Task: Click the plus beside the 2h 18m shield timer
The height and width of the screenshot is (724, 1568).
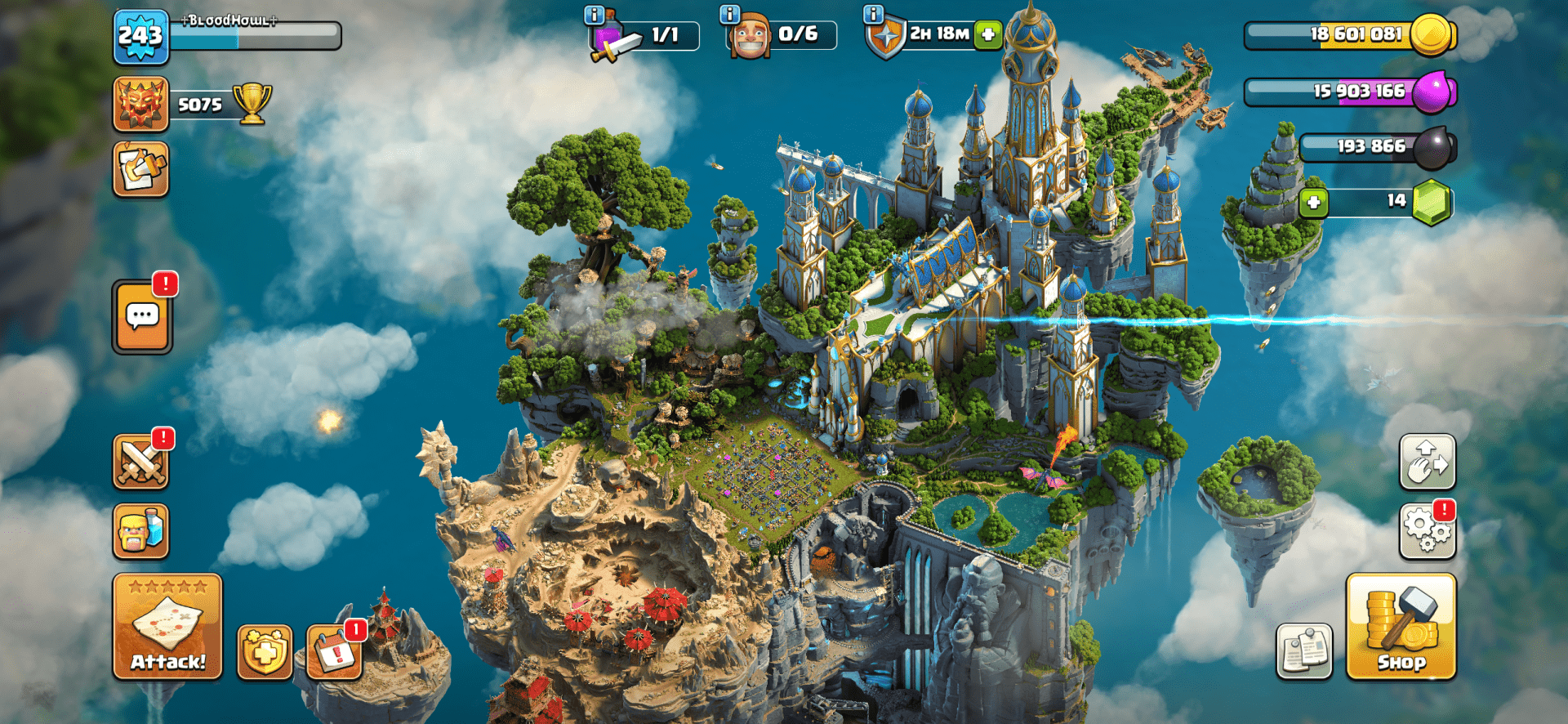Action: 989,35
